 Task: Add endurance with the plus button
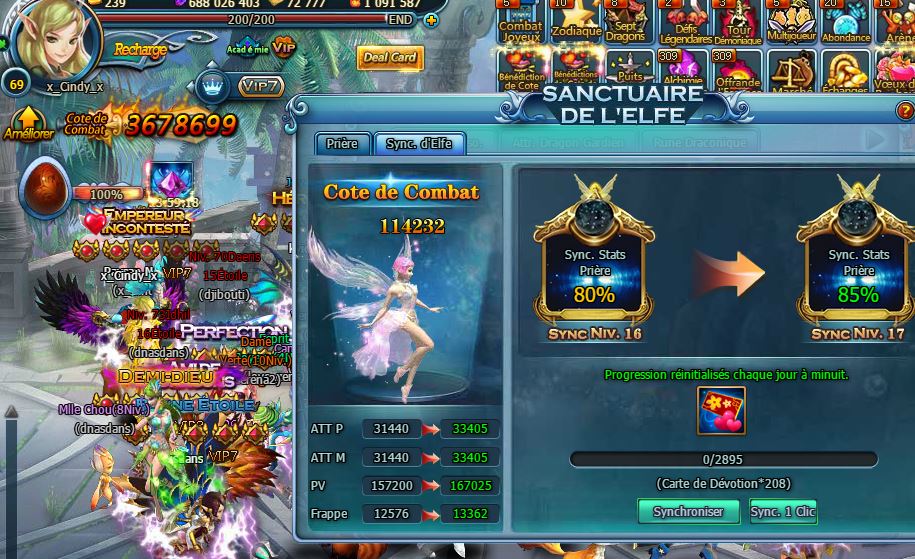click(x=431, y=19)
